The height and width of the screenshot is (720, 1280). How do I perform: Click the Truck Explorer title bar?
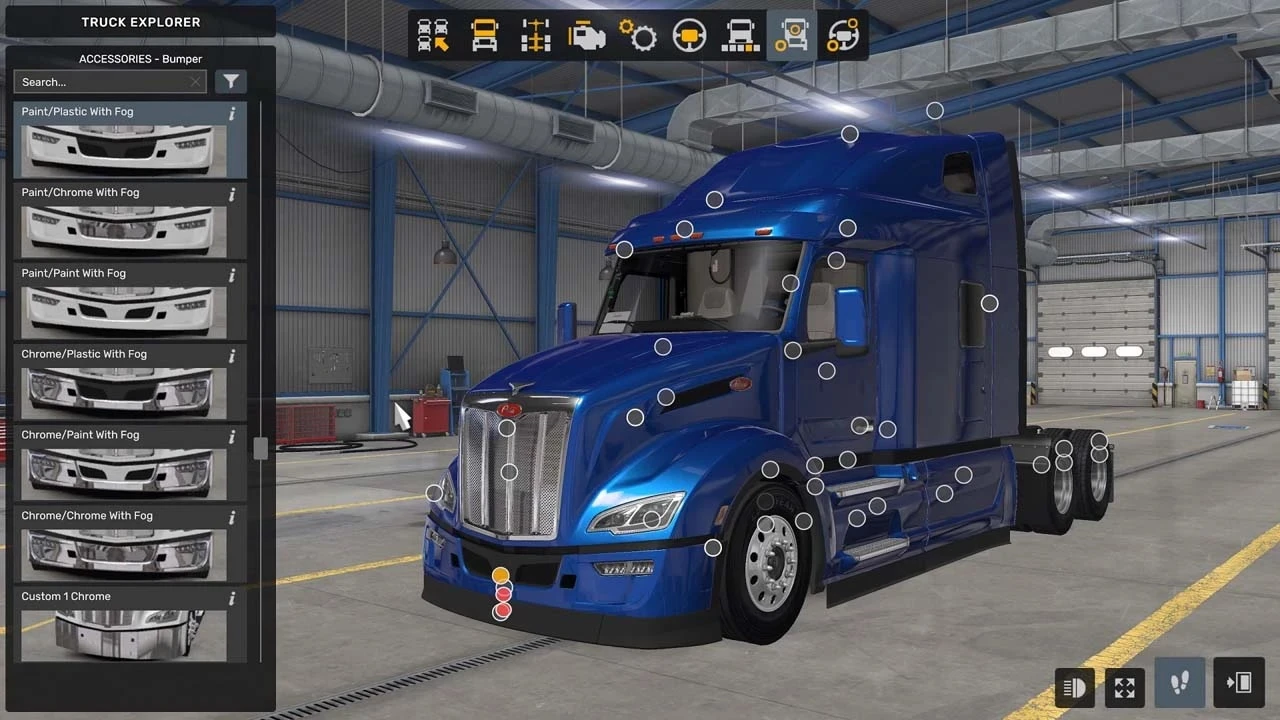tap(140, 22)
